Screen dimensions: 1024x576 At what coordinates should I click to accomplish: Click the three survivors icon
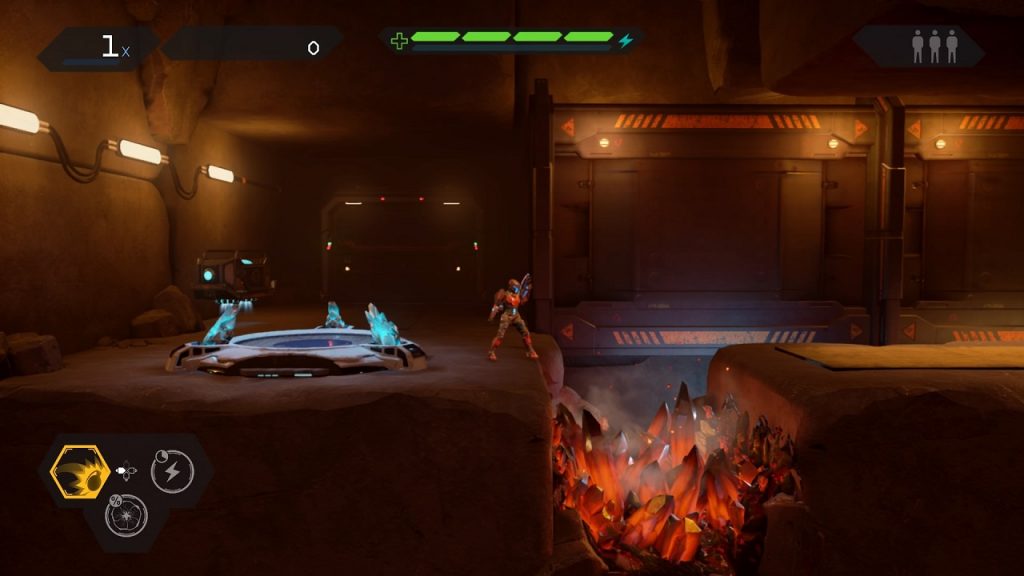click(x=934, y=46)
